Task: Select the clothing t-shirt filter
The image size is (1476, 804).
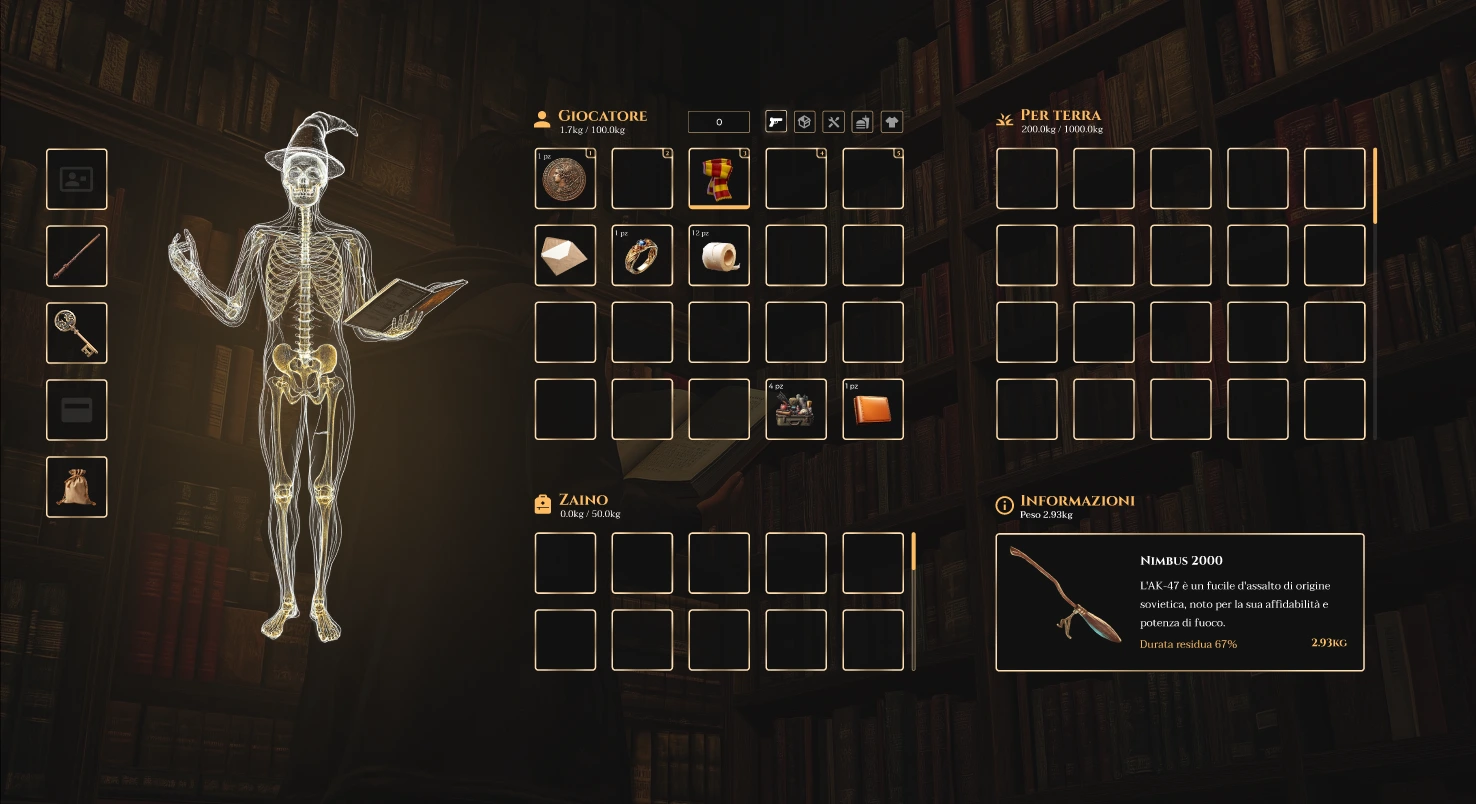Action: click(890, 121)
